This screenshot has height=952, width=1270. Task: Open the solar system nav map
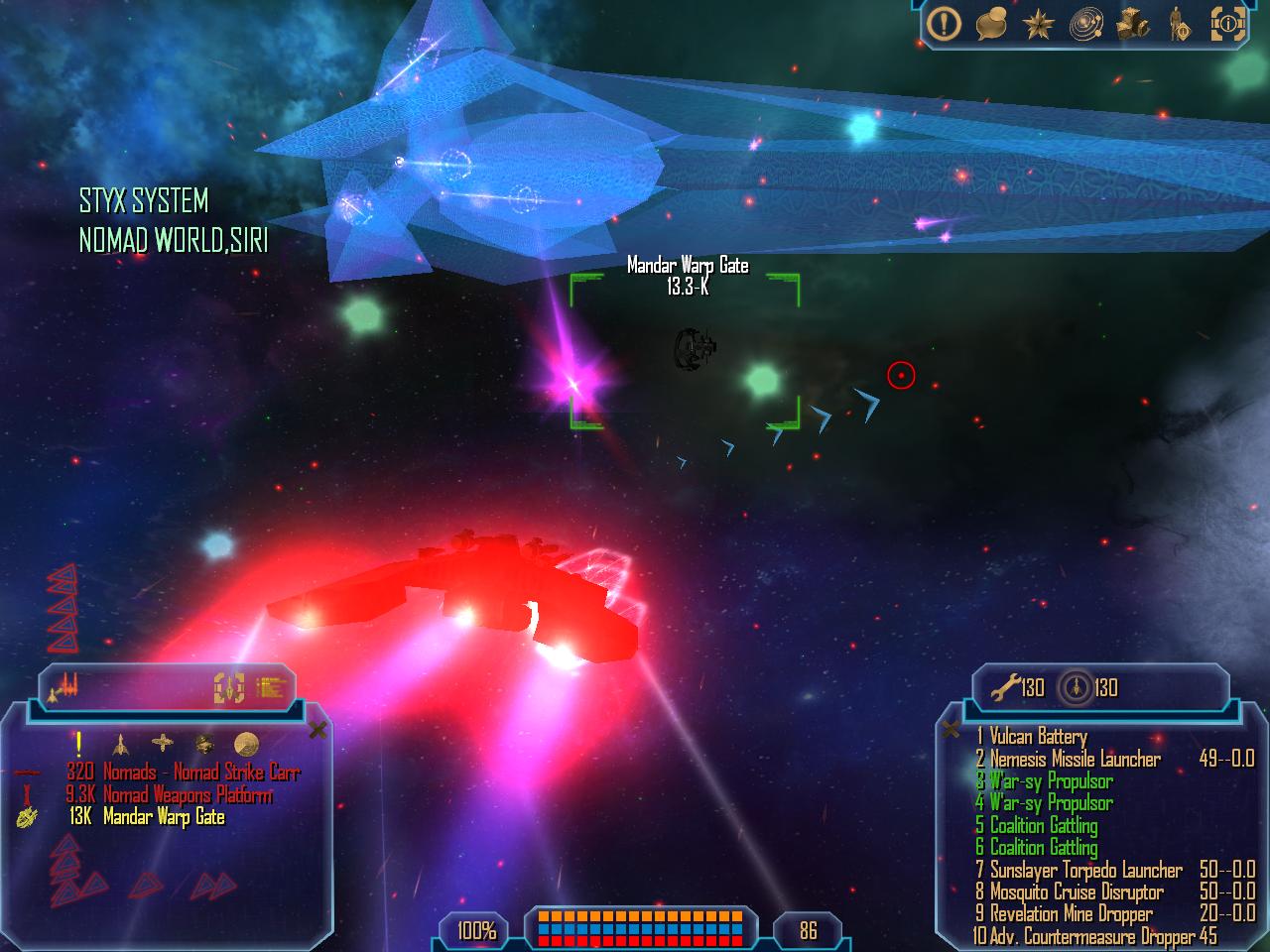(1086, 25)
